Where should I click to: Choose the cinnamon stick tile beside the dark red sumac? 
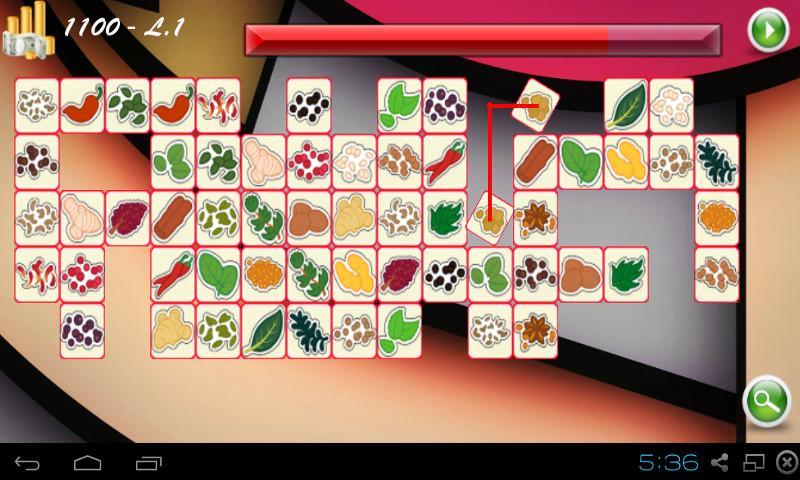[x=173, y=215]
